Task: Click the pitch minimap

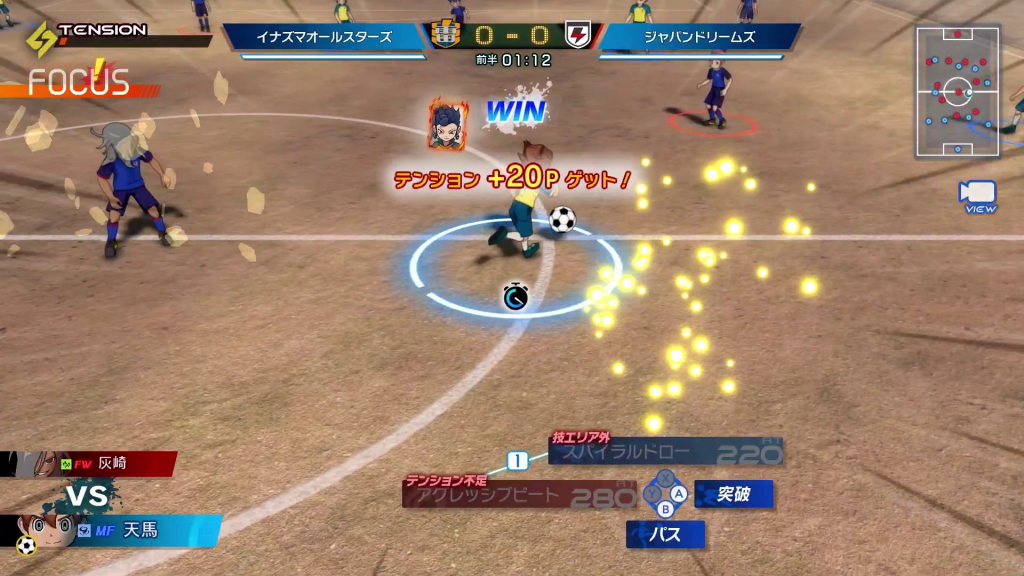Action: (x=958, y=92)
